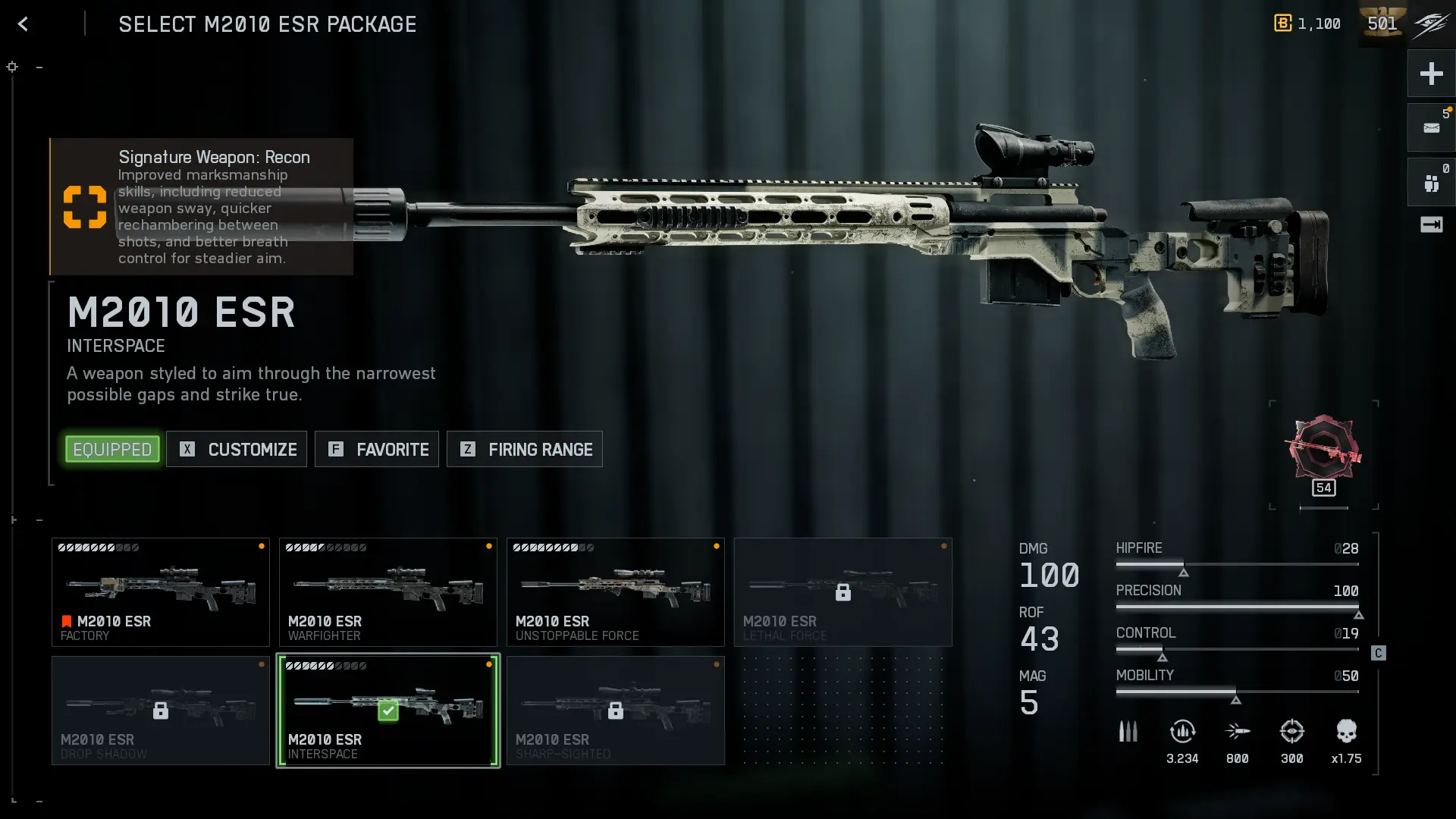Click the currency balance showing 1,100
The image size is (1456, 819).
pyautogui.click(x=1307, y=24)
